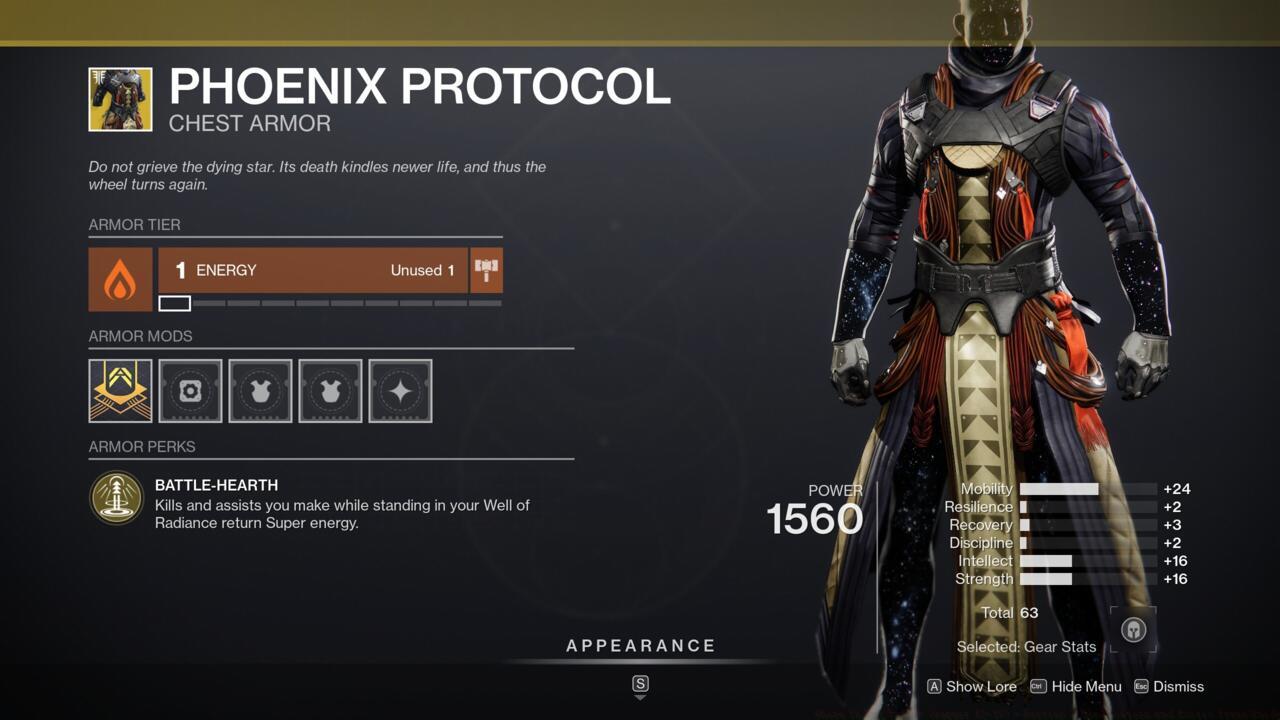Expand the Total stat breakdown
This screenshot has height=720, width=1280.
pos(1011,612)
